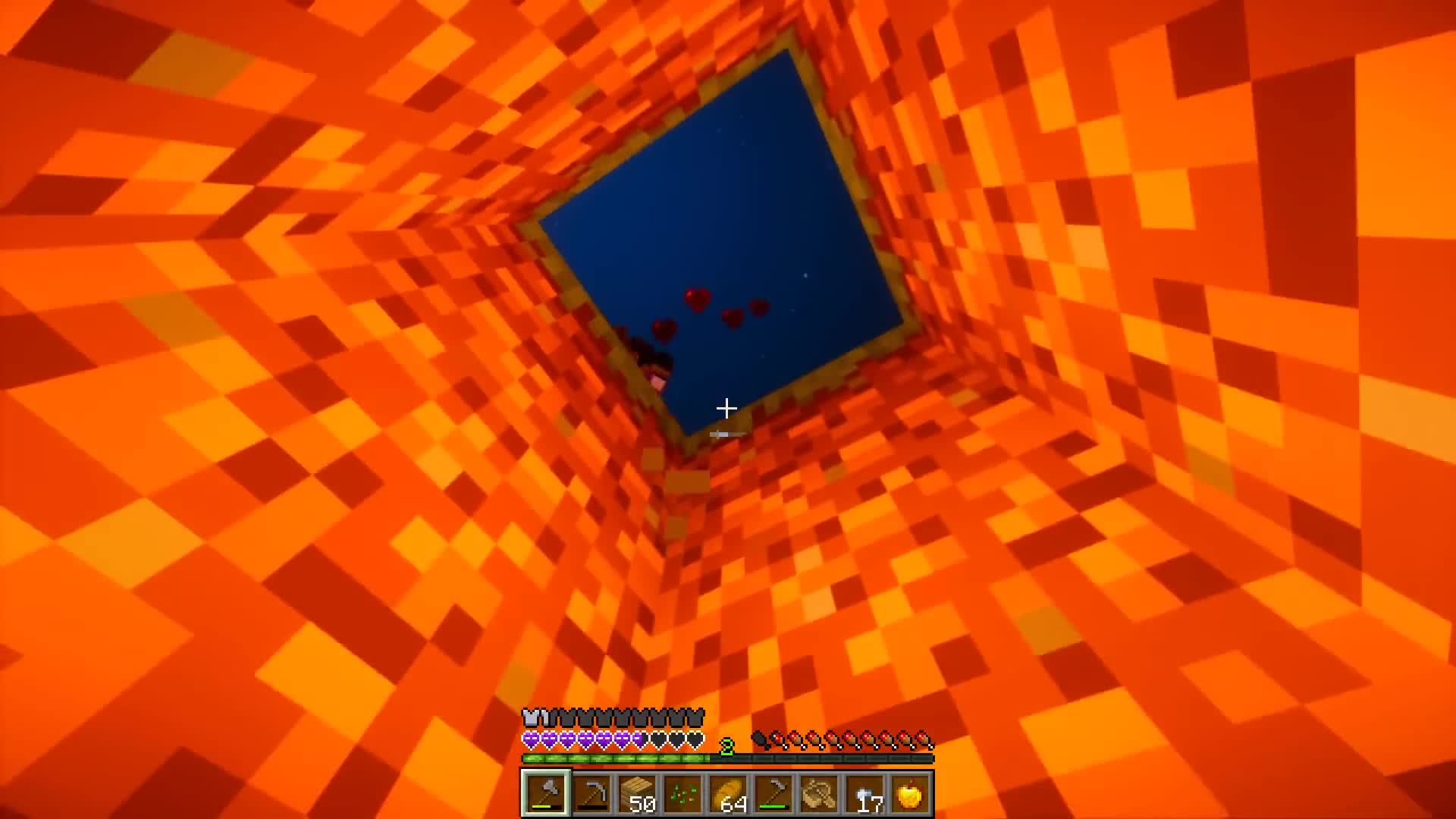Viewport: 1456px width, 819px height.
Task: Select the bow item in the hotbar
Action: point(819,792)
